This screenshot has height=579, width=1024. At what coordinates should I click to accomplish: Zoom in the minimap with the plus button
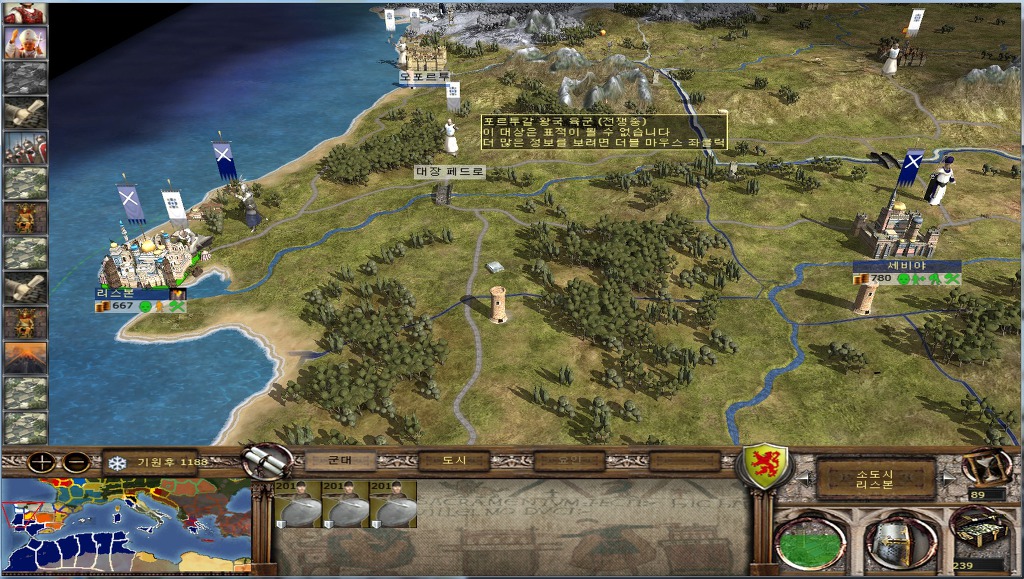click(42, 463)
